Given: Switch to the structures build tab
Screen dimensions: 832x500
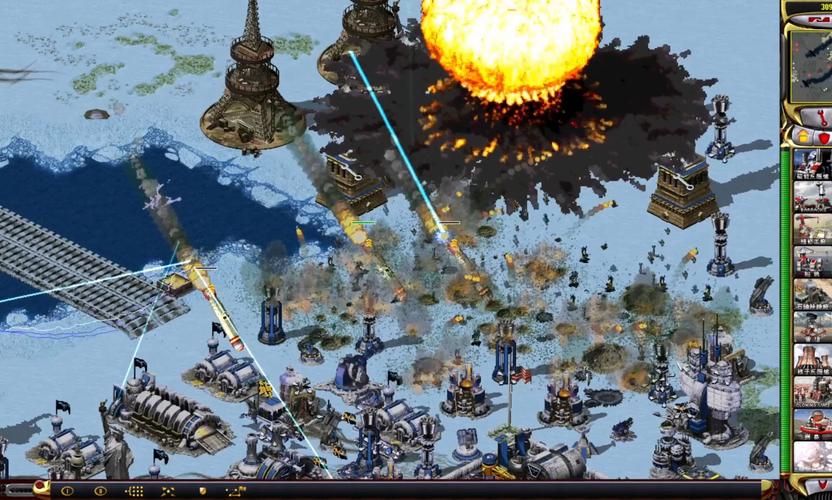Looking at the screenshot, I should tap(801, 135).
